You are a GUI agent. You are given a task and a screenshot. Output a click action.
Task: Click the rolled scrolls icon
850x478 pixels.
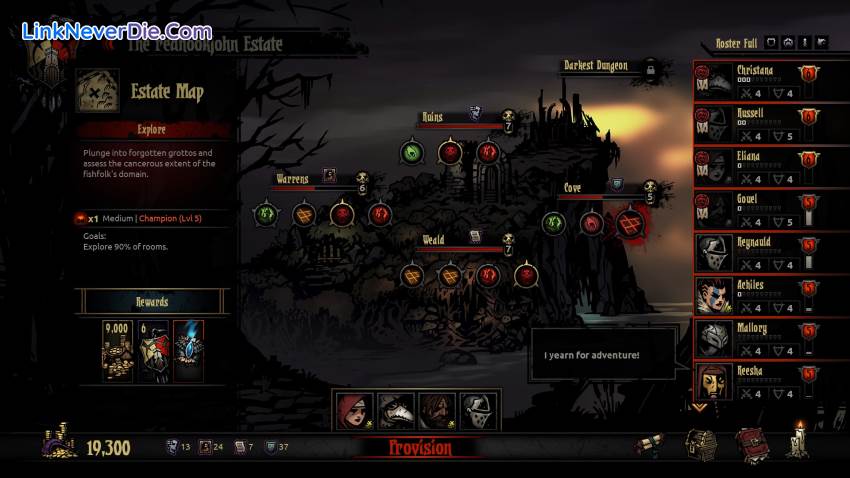(652, 446)
